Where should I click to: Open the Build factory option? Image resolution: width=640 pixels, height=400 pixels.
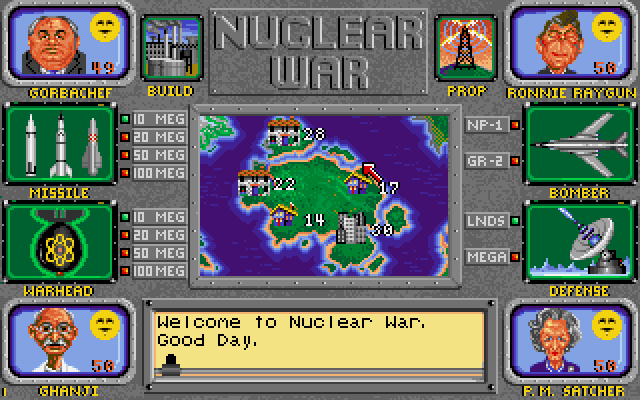[169, 49]
